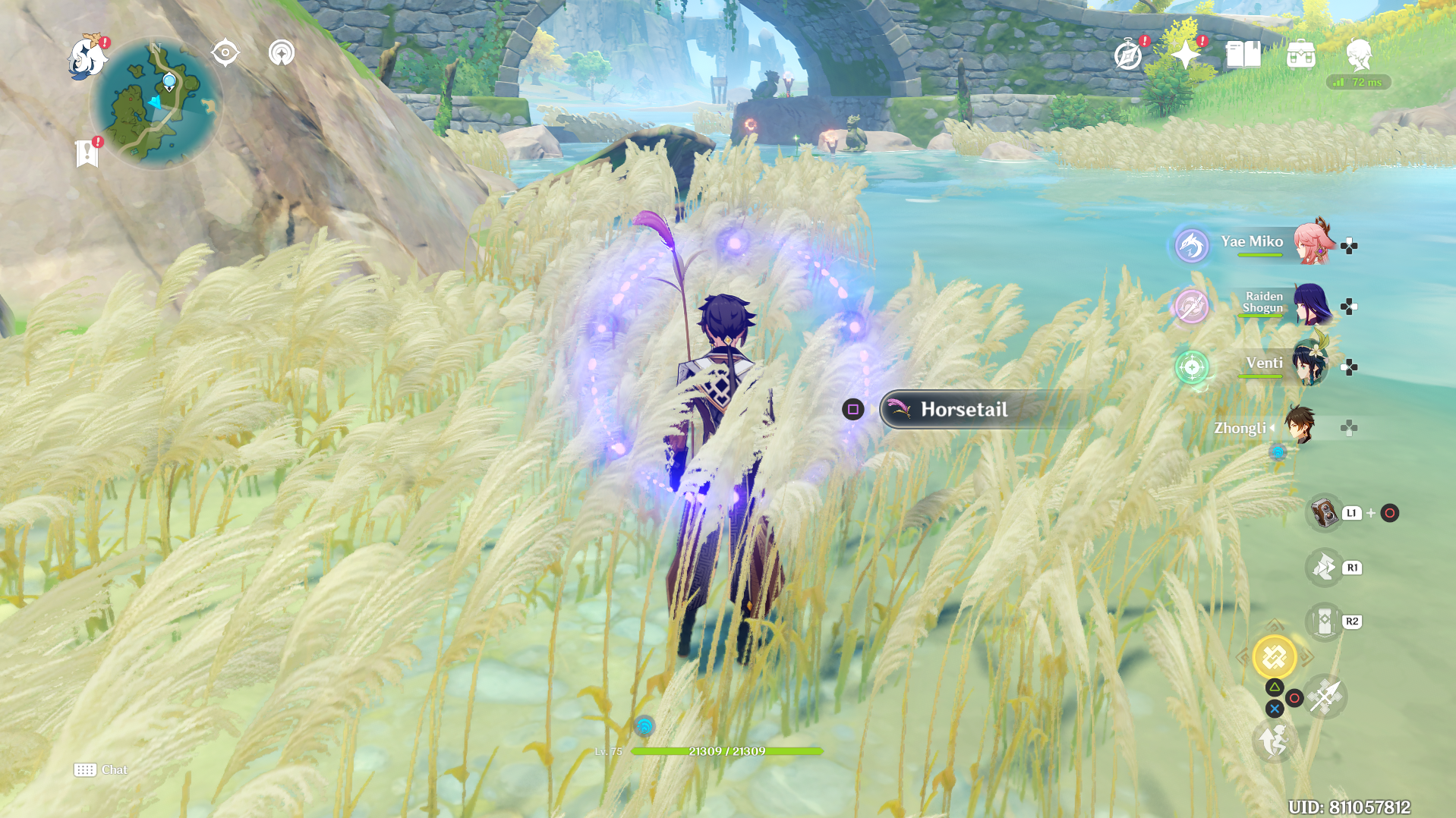Use the book gadget icon
The width and height of the screenshot is (1456, 818).
pyautogui.click(x=1324, y=513)
